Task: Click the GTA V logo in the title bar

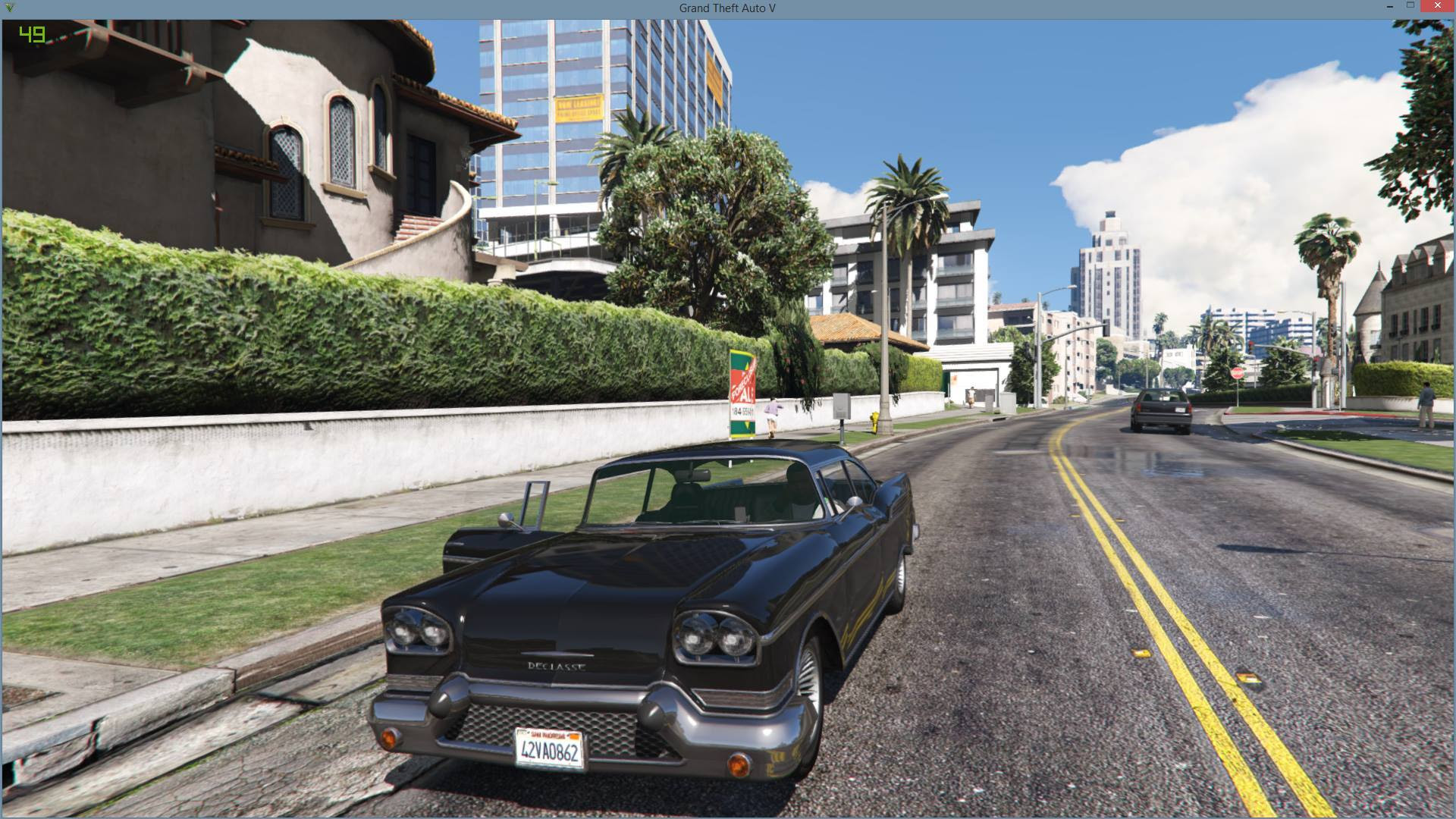Action: [x=8, y=8]
